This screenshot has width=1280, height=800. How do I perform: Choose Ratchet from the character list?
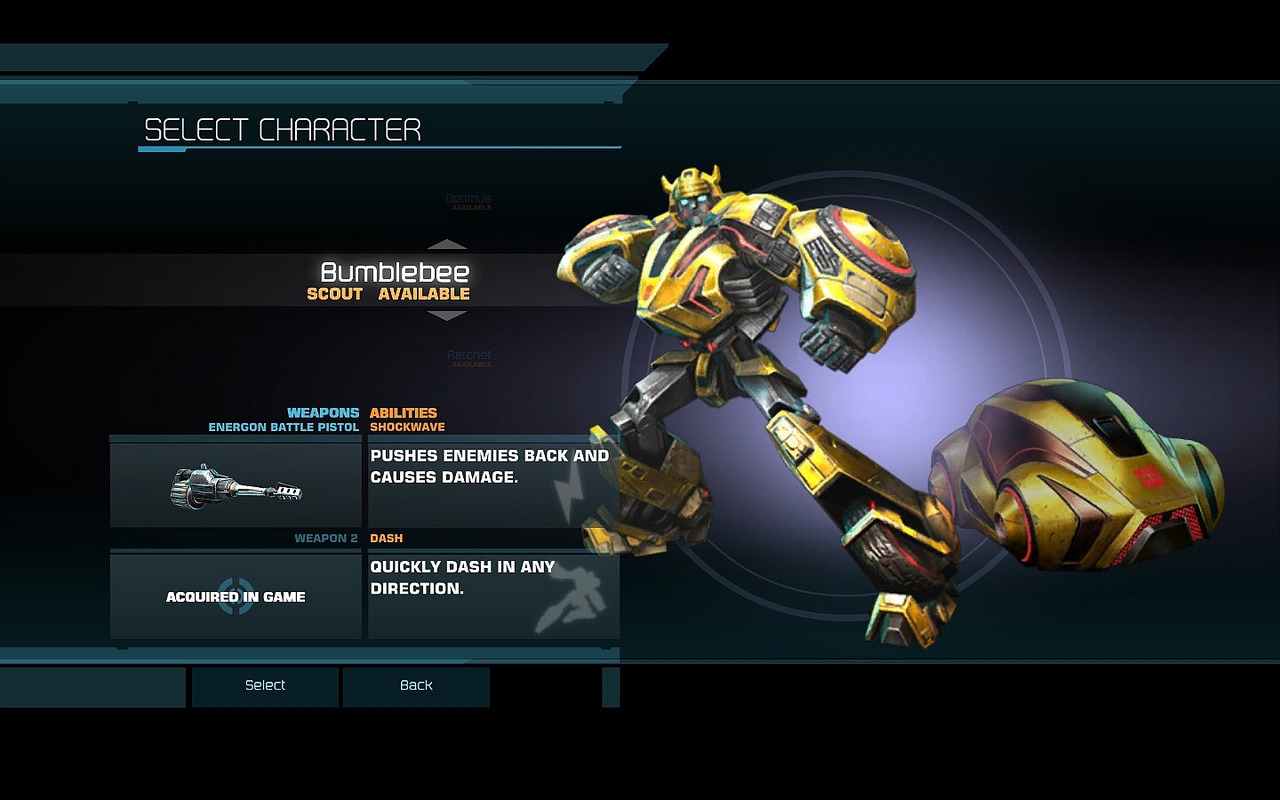coord(468,356)
